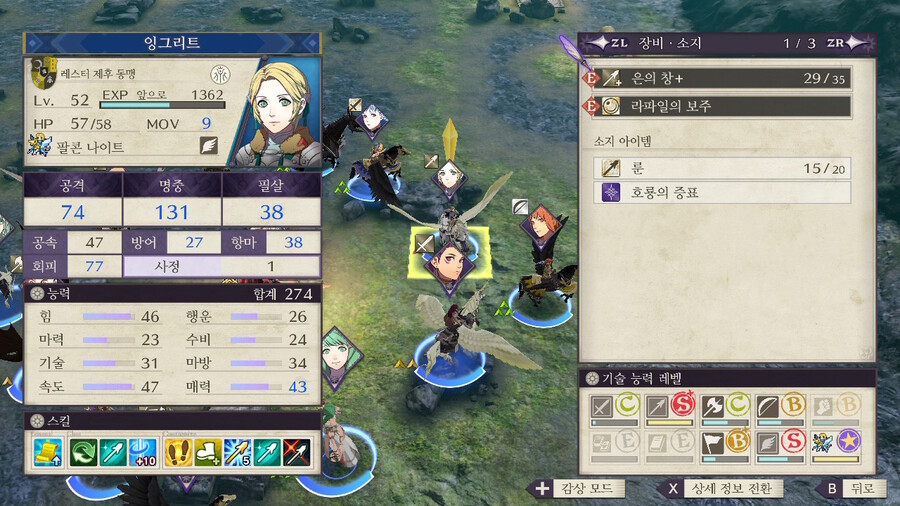Select the 라파일의 보주 equipped item row
The image size is (900, 506).
click(x=717, y=106)
